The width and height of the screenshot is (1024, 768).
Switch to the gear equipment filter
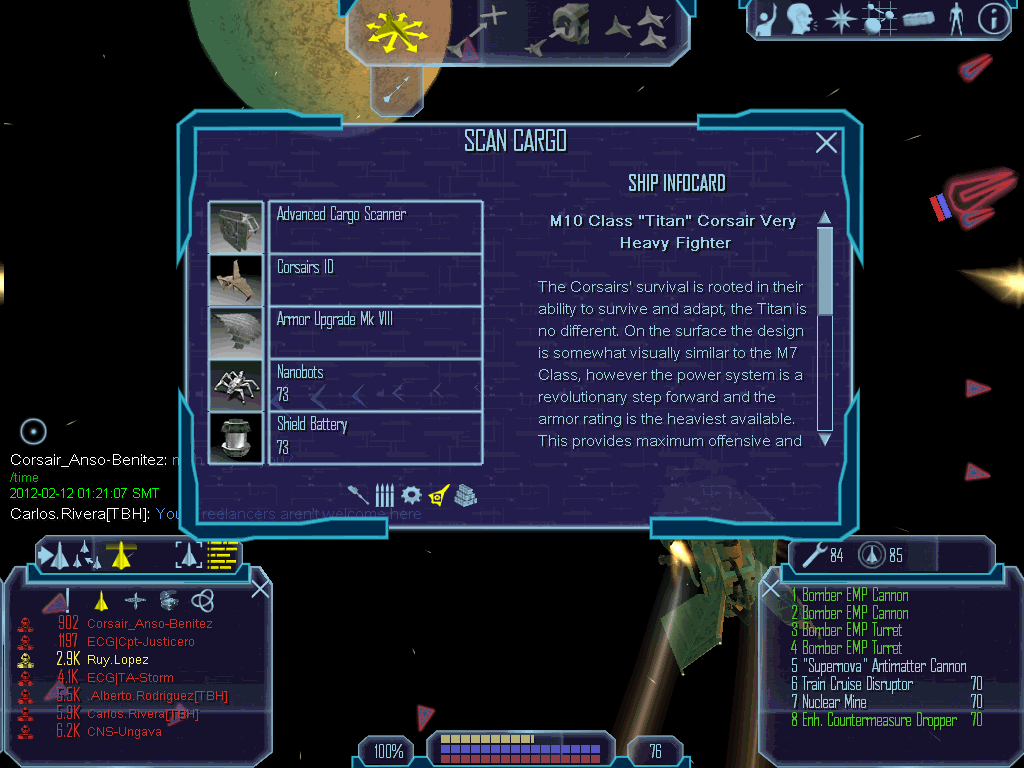(x=411, y=494)
